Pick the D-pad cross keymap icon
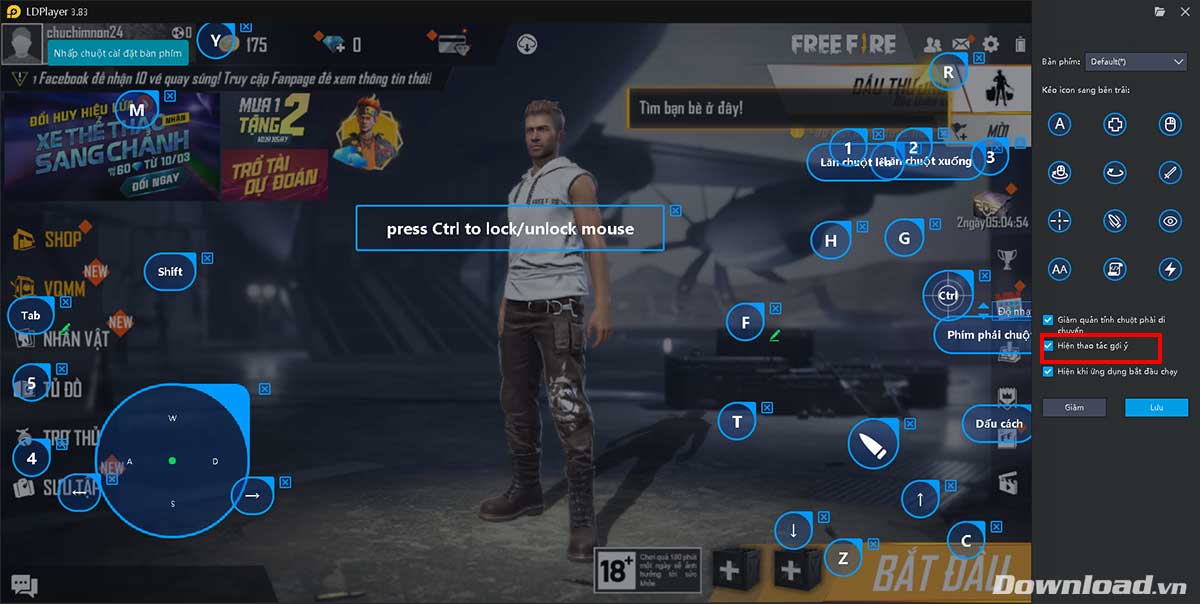The width and height of the screenshot is (1200, 604). coord(1115,124)
